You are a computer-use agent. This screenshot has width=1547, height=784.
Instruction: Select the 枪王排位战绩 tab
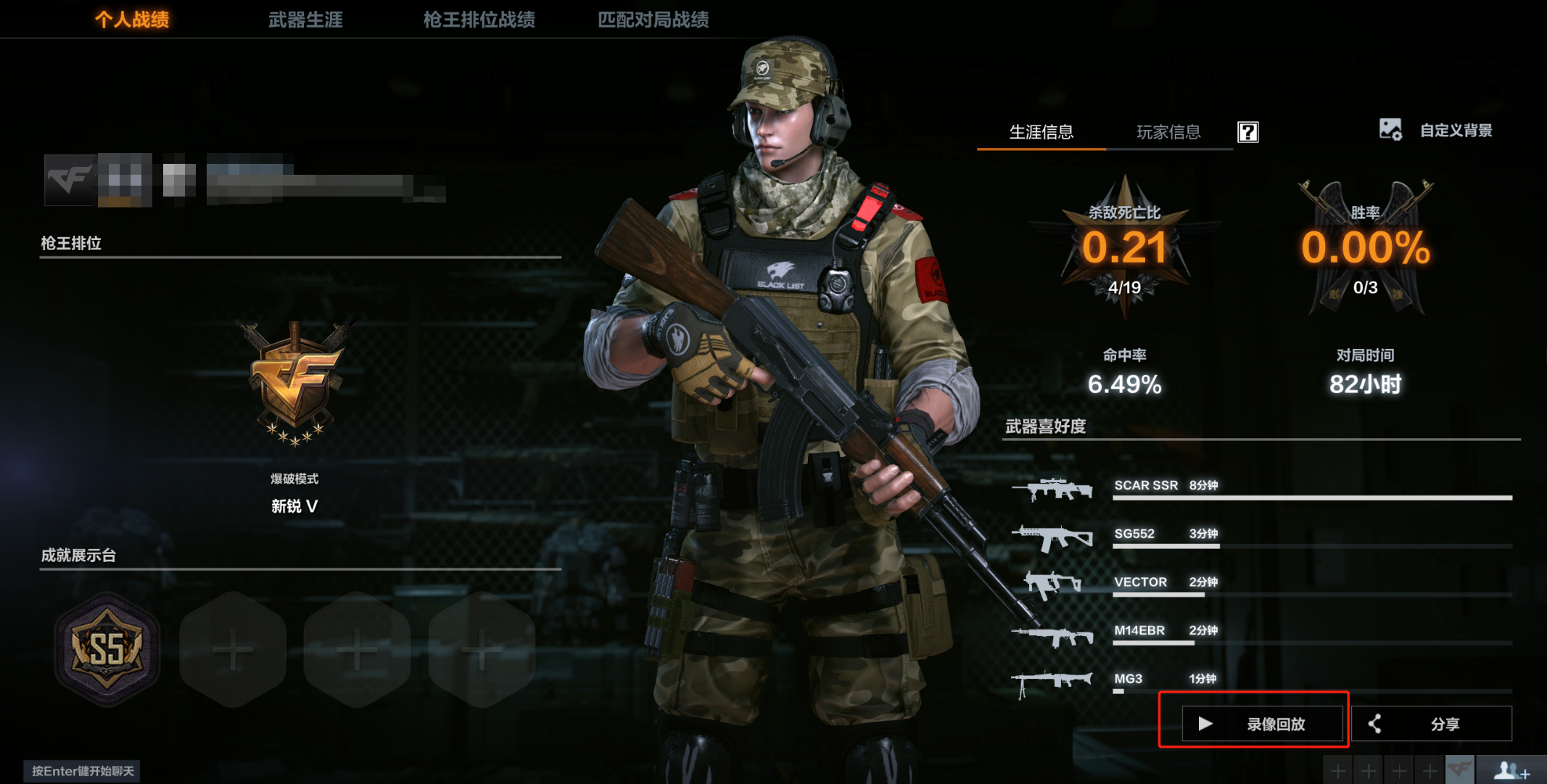(479, 20)
